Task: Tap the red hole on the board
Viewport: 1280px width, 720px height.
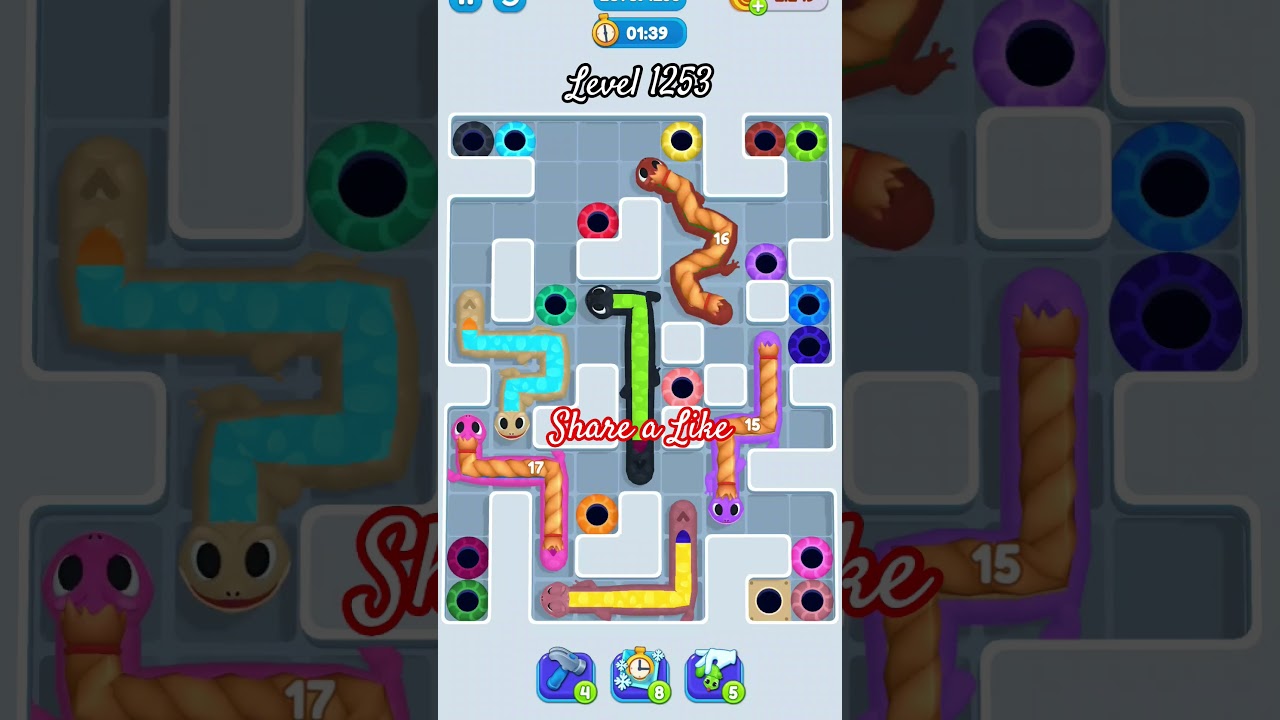Action: point(598,222)
